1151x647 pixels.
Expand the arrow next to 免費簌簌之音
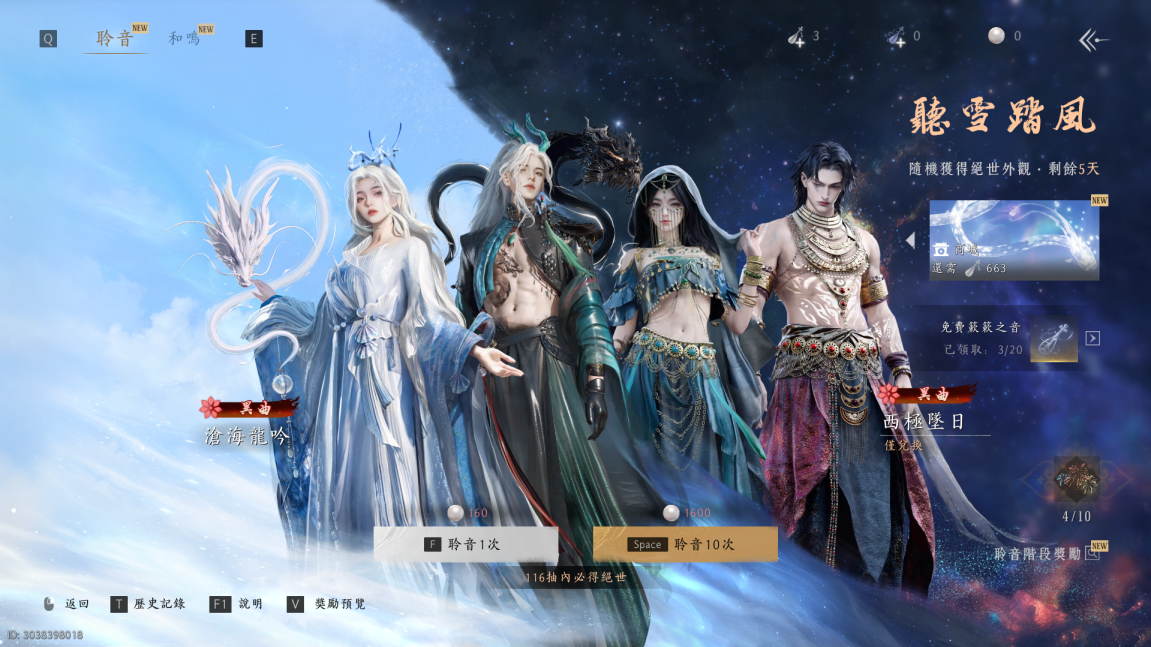pyautogui.click(x=1093, y=338)
